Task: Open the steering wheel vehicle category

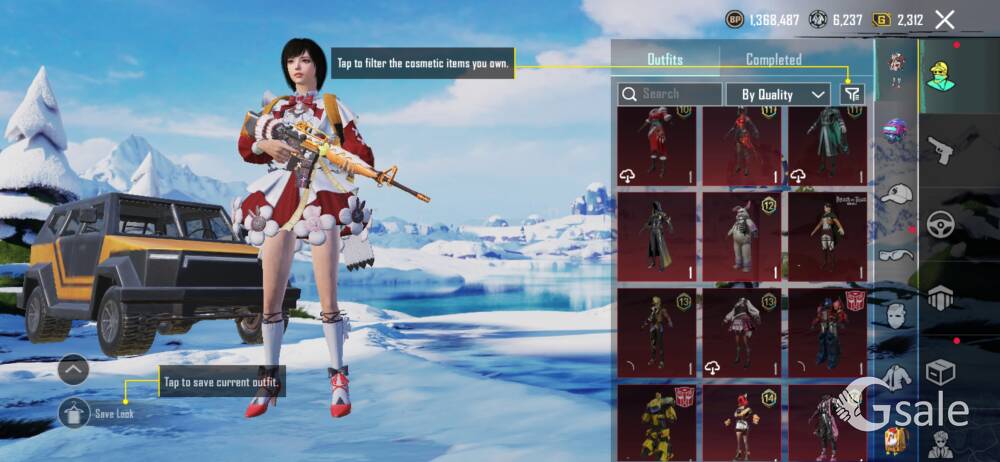Action: pos(940,226)
